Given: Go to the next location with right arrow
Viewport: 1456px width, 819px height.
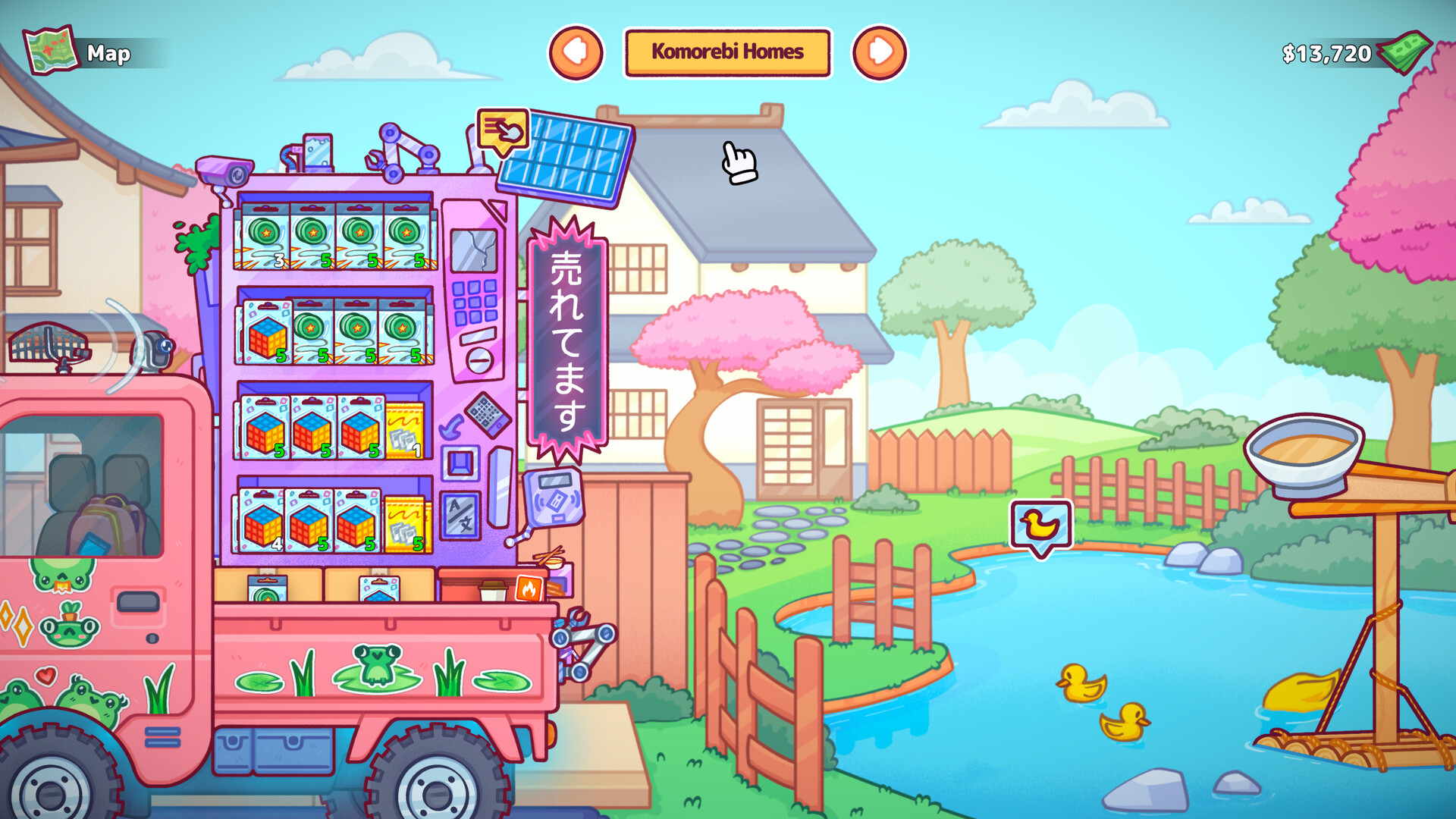Looking at the screenshot, I should (x=880, y=52).
